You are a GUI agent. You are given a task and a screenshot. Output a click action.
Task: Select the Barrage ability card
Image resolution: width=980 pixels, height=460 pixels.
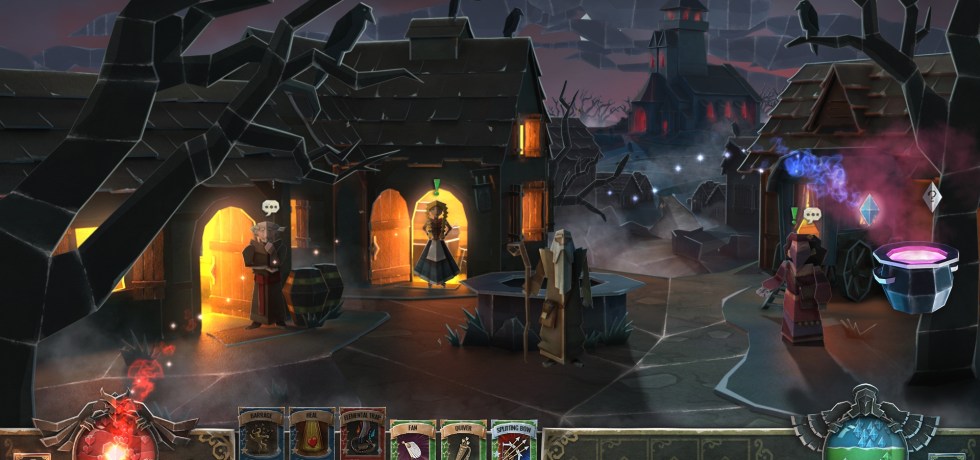click(x=261, y=435)
